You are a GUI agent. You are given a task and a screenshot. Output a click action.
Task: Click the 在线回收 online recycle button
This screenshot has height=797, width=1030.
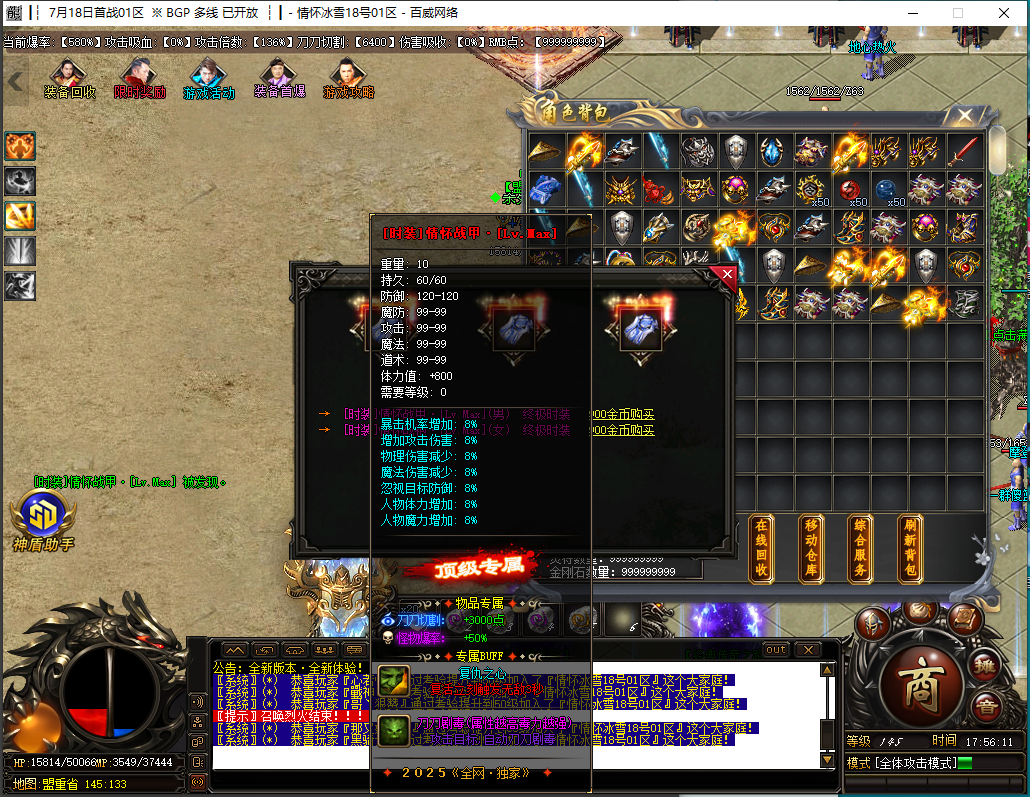coord(761,549)
